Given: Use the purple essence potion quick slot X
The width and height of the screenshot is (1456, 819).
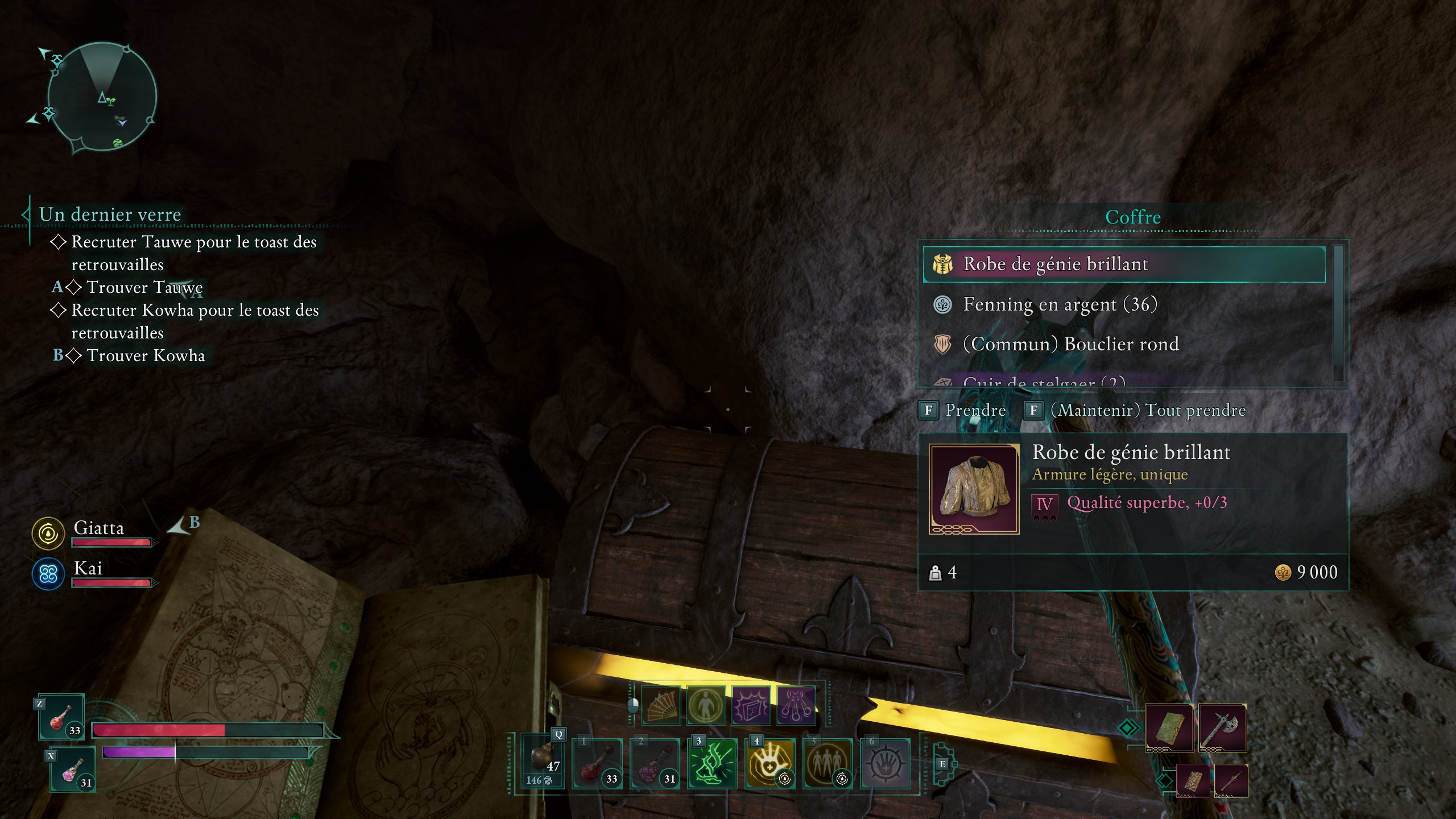Looking at the screenshot, I should coord(73,771).
